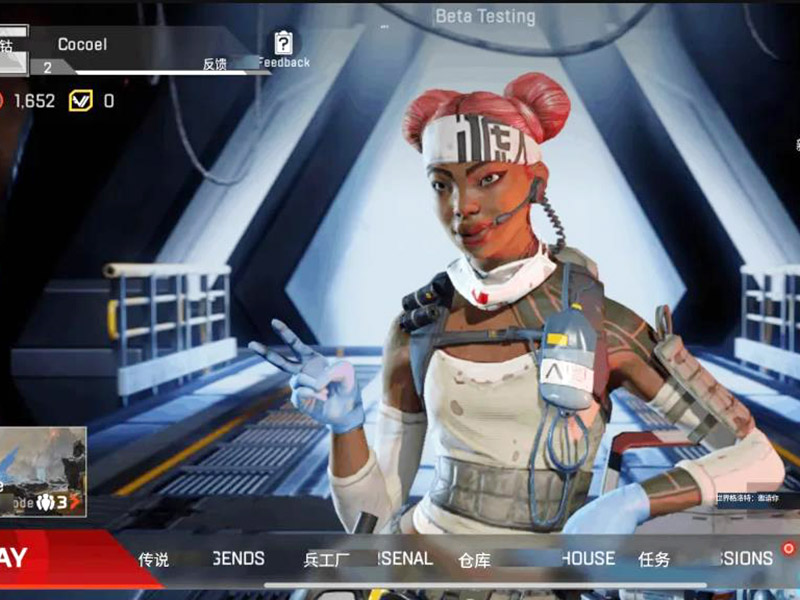Open the Feedback clipboard icon

click(x=284, y=43)
